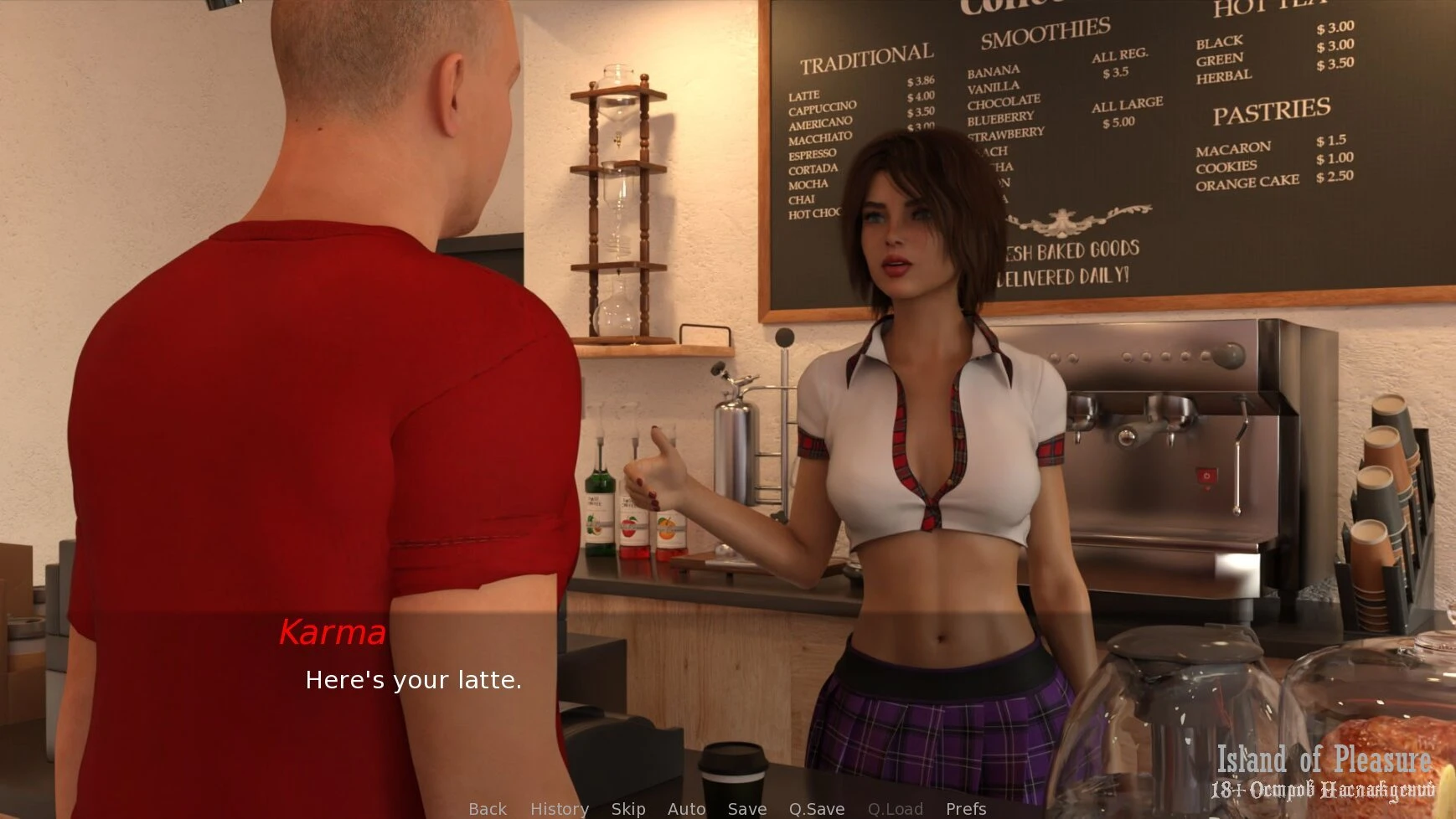Screen dimensions: 1456x819
Task: Quick save with Q.Save
Action: click(816, 808)
